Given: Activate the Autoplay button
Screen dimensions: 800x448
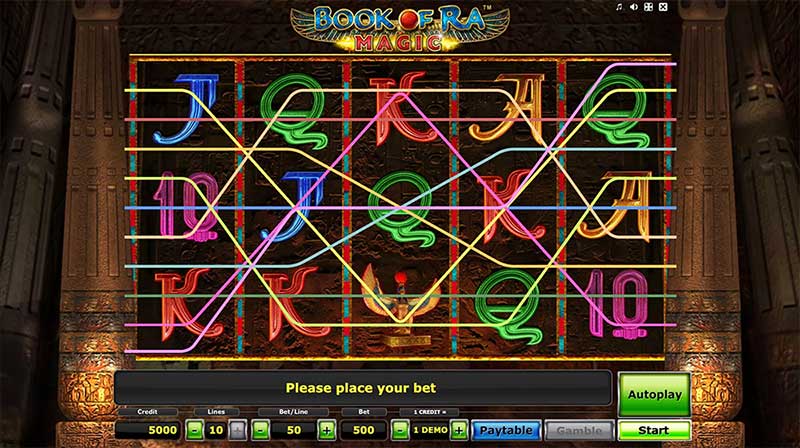Looking at the screenshot, I should point(654,394).
